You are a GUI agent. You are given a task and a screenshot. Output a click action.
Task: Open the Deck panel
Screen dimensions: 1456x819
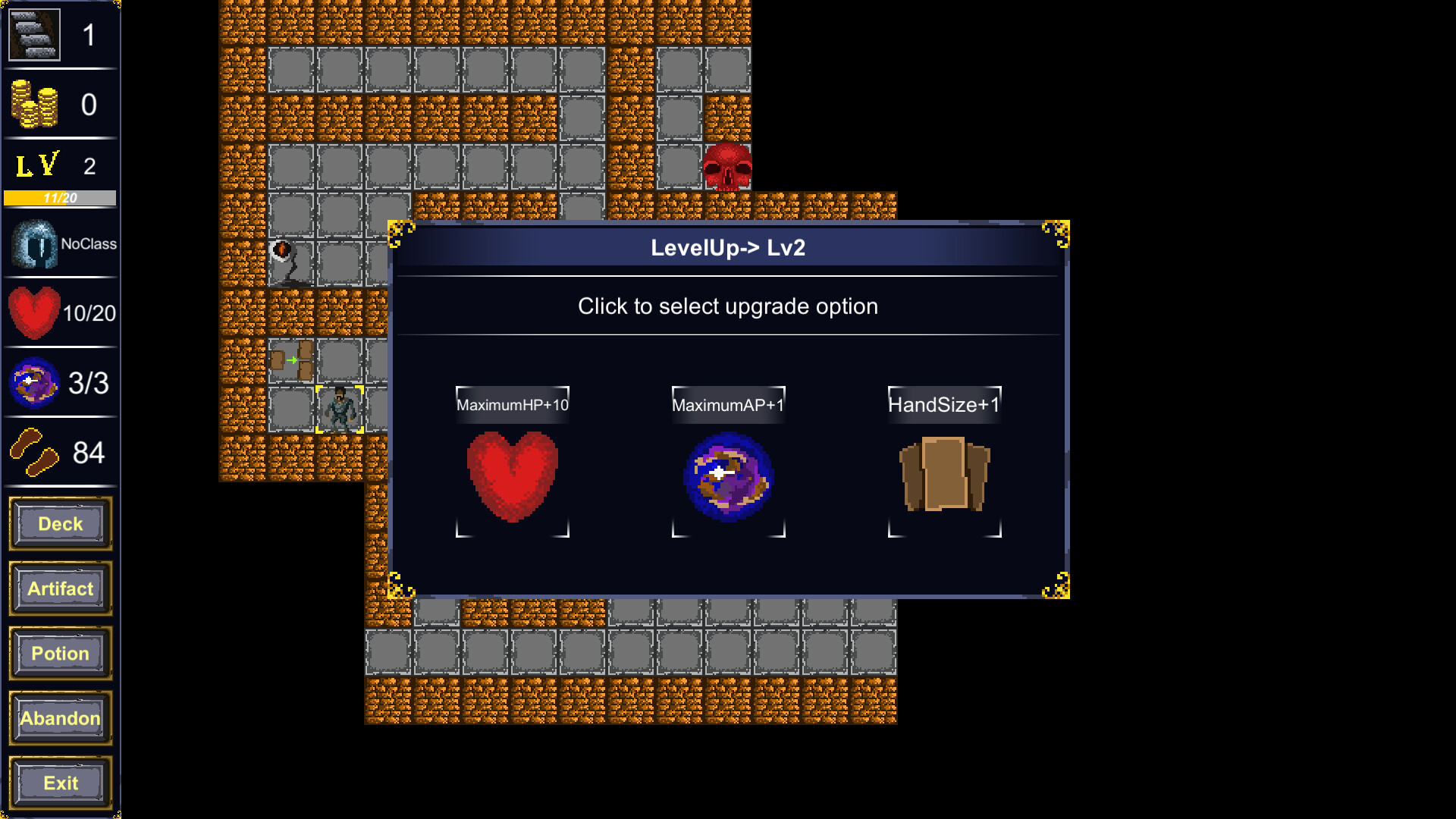(60, 523)
